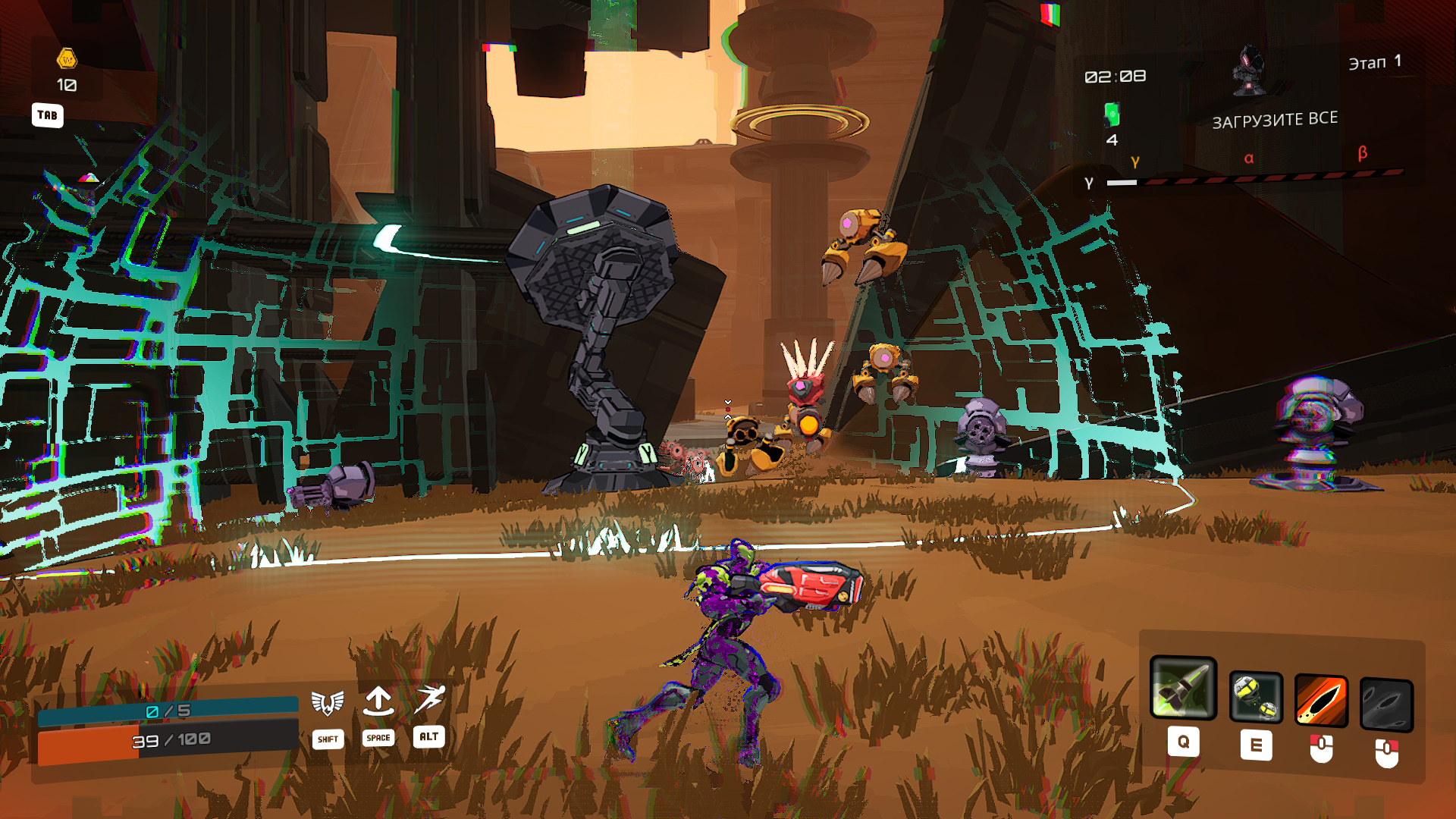Activate the sprinting figure icon

pyautogui.click(x=429, y=699)
